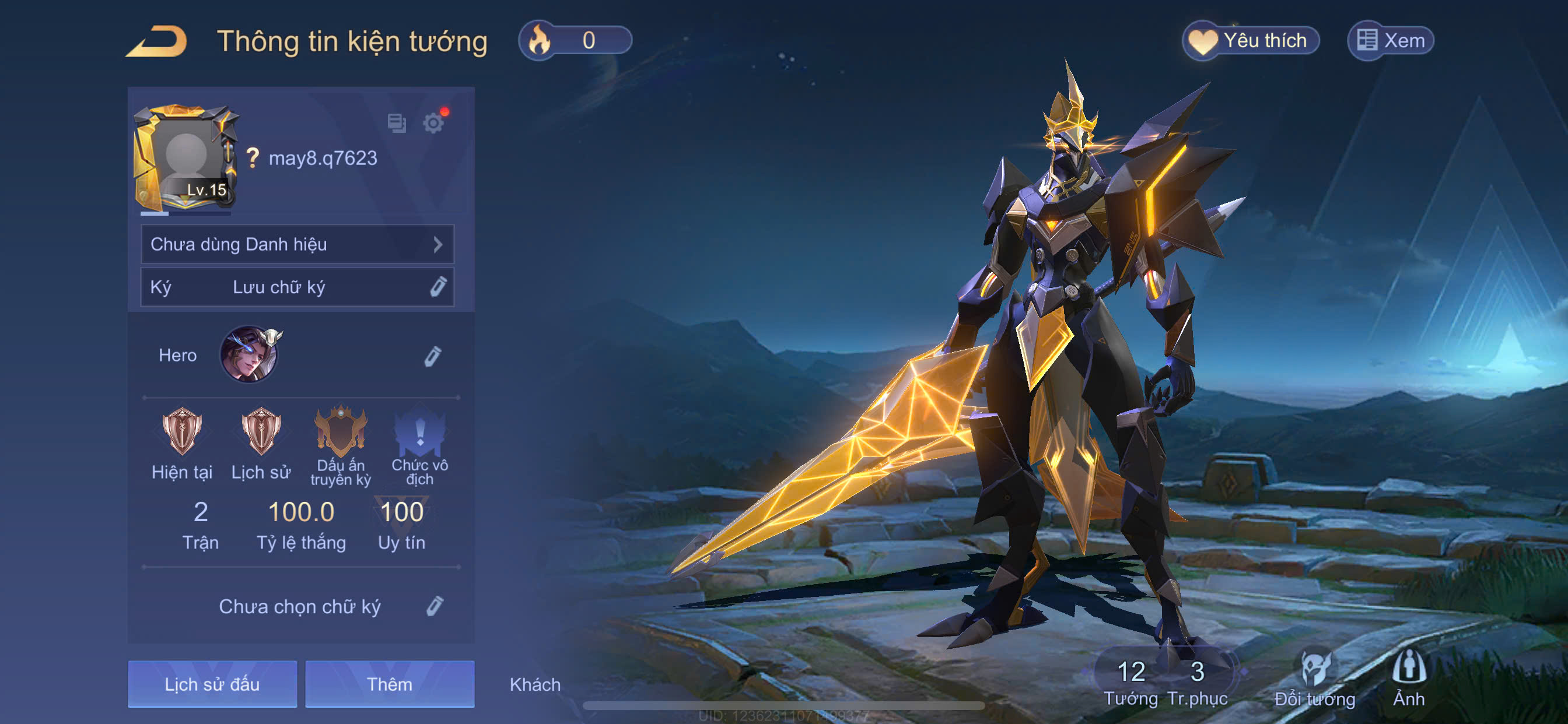Open the profile settings gear icon
The height and width of the screenshot is (724, 1568).
tap(433, 124)
